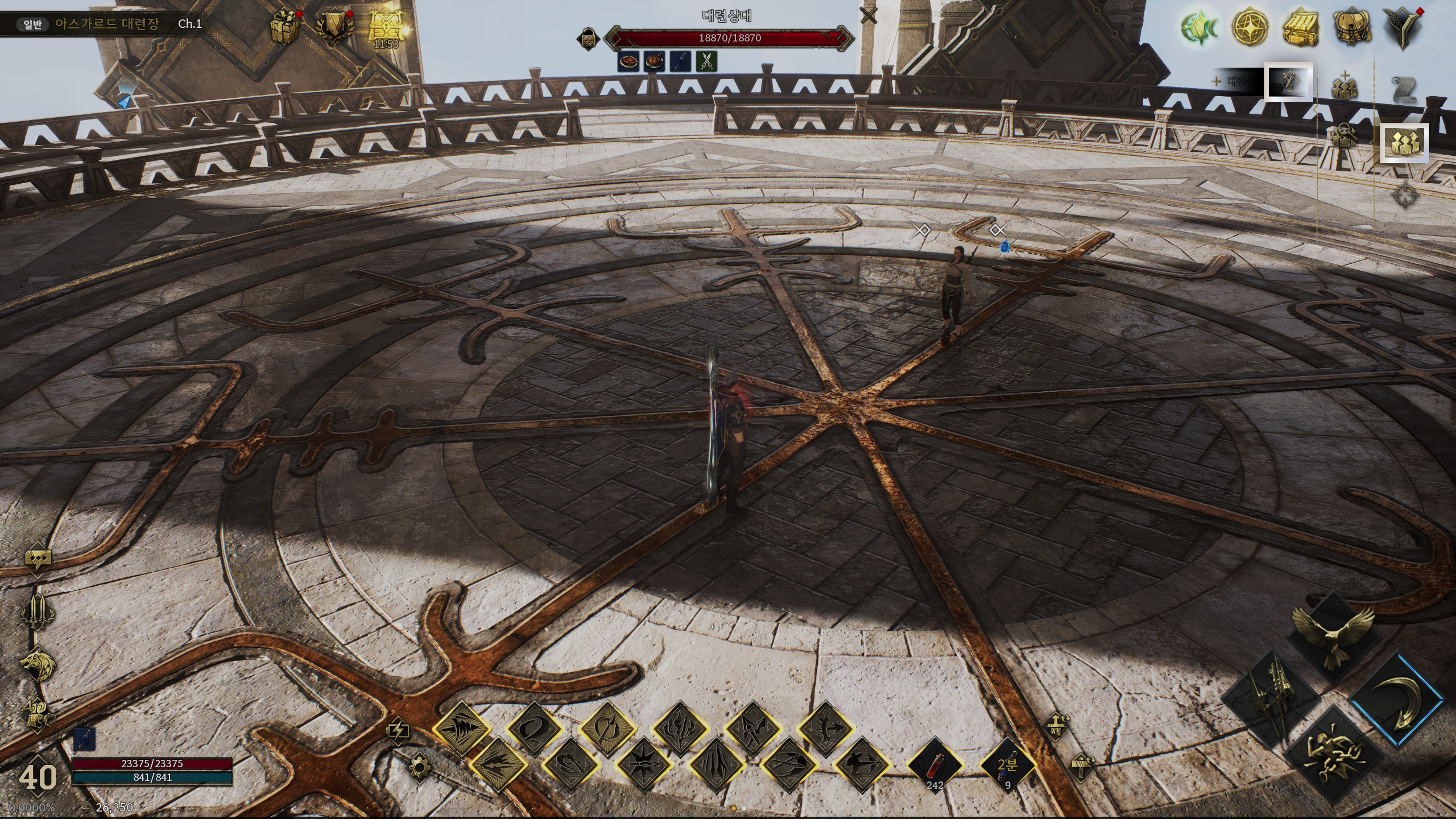Select the crossed swords sparring tab
The width and height of the screenshot is (1456, 819).
pyautogui.click(x=1288, y=82)
